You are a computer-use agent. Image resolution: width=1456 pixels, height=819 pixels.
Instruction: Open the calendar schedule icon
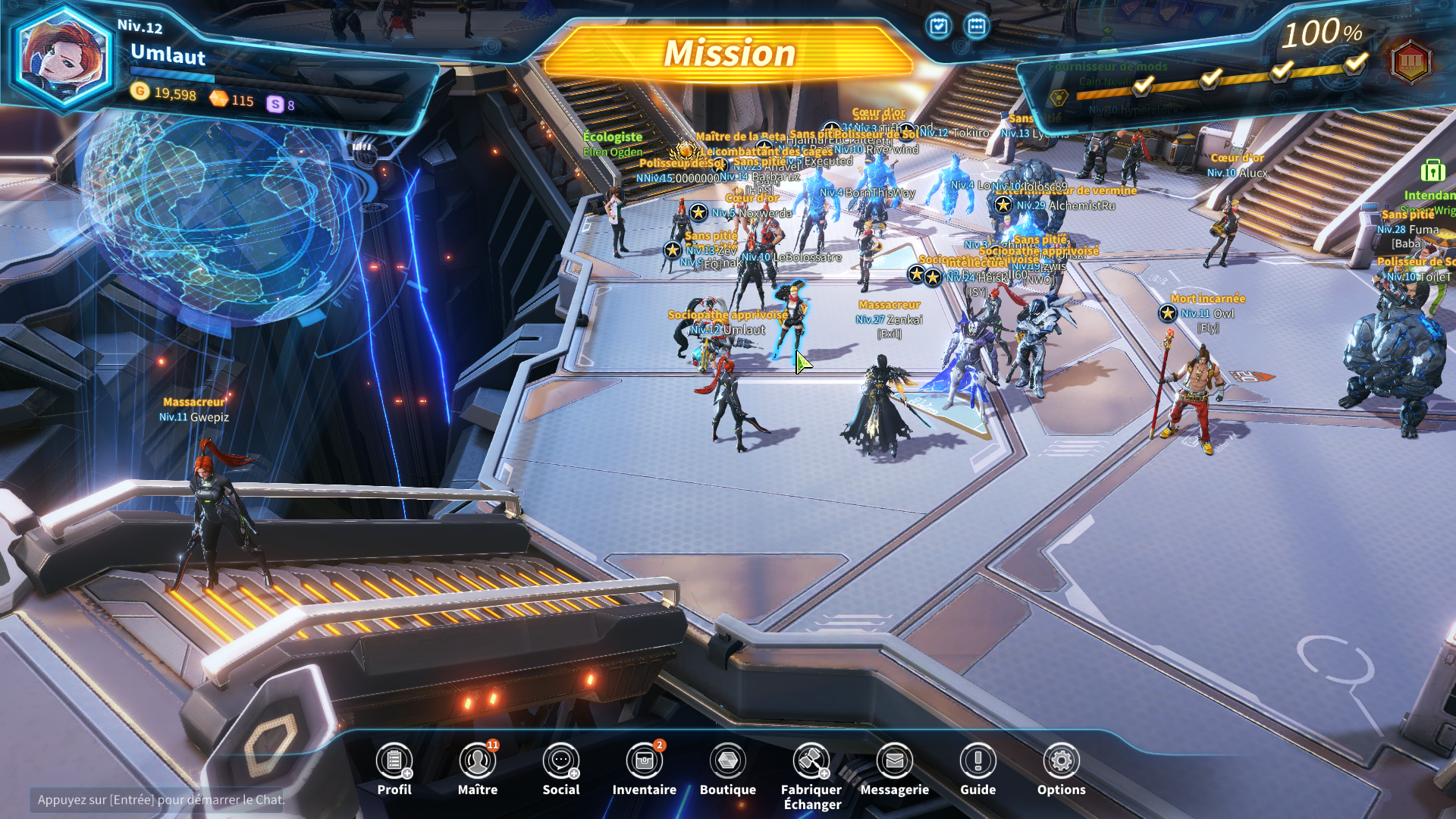coord(977,27)
